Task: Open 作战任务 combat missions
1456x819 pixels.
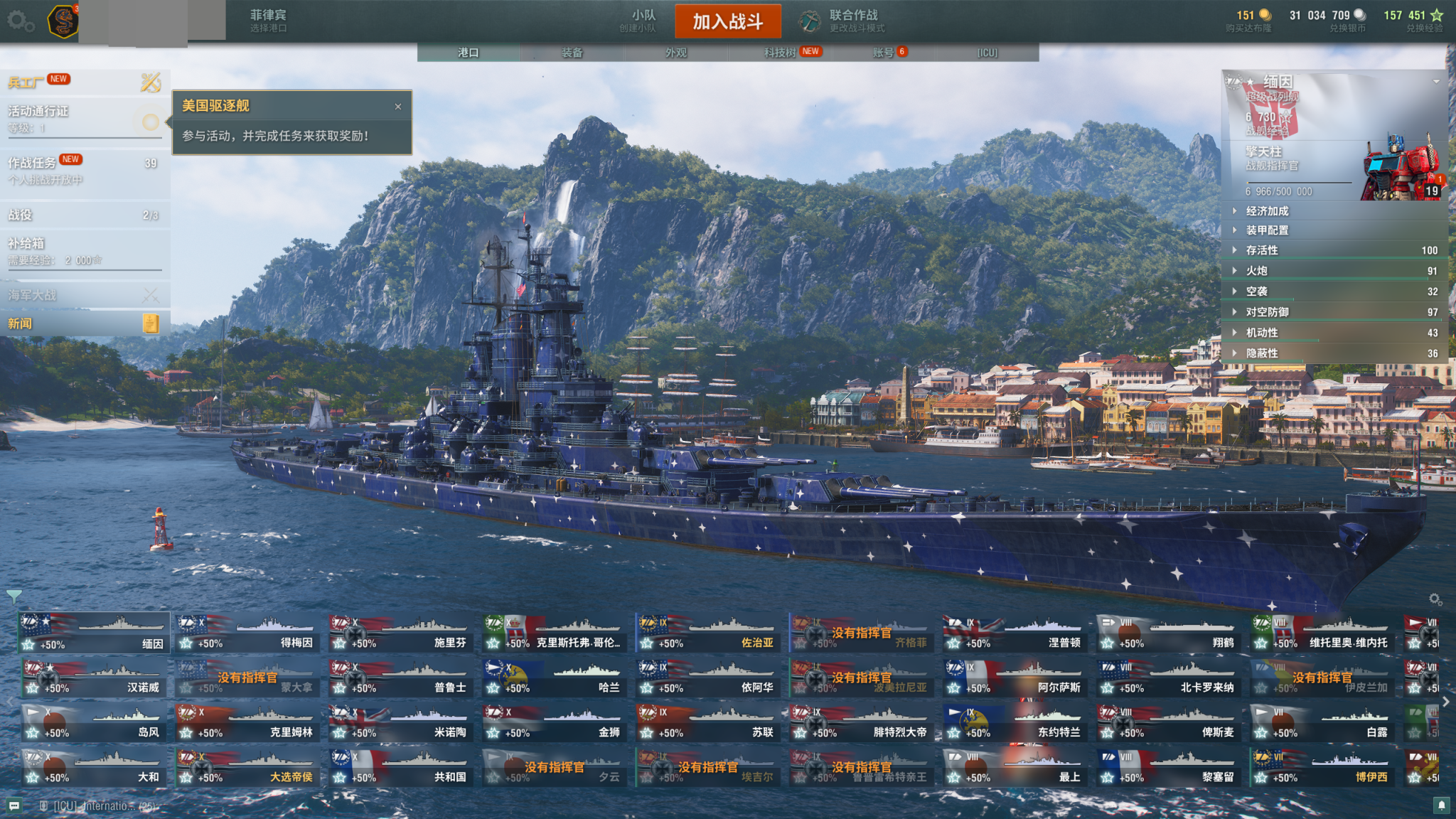Action: tap(32, 164)
